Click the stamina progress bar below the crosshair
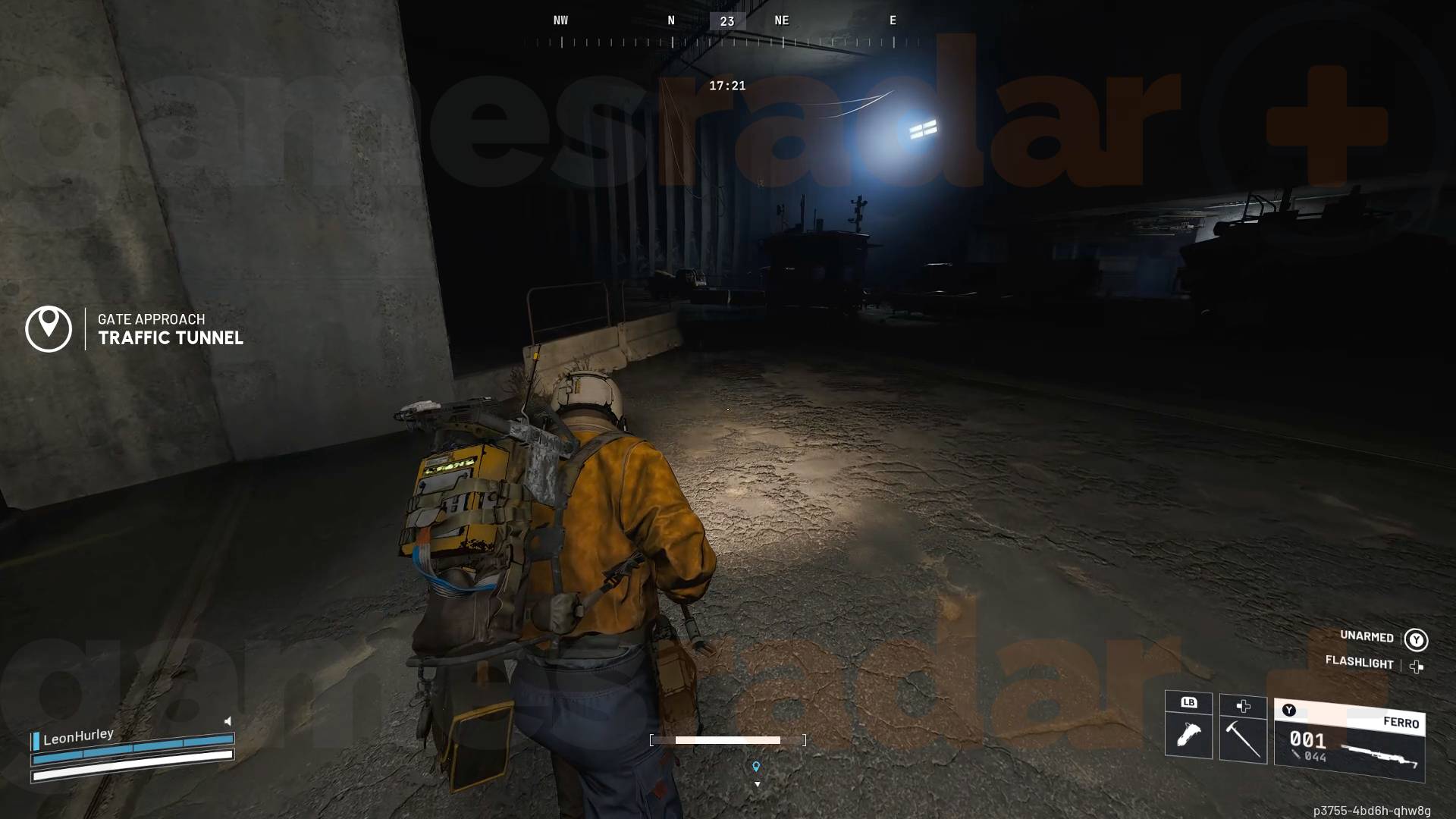This screenshot has width=1456, height=819. [x=727, y=739]
